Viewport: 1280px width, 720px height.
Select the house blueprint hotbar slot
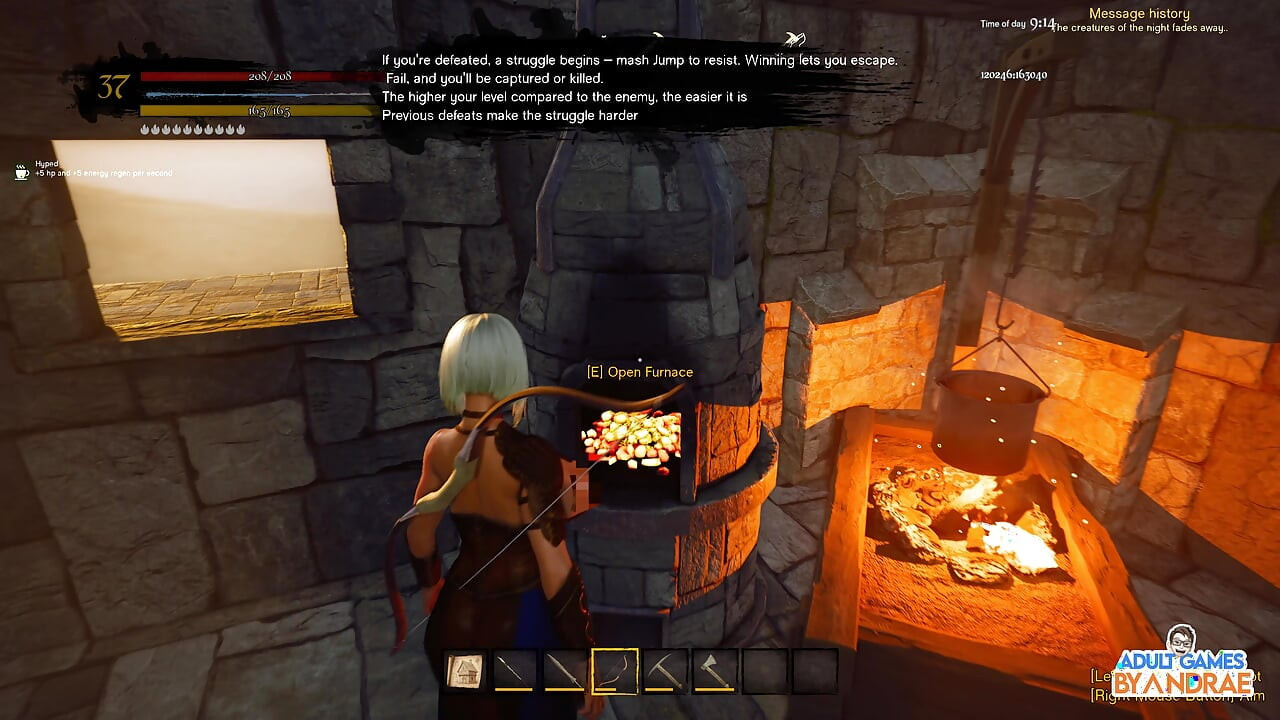tap(465, 670)
